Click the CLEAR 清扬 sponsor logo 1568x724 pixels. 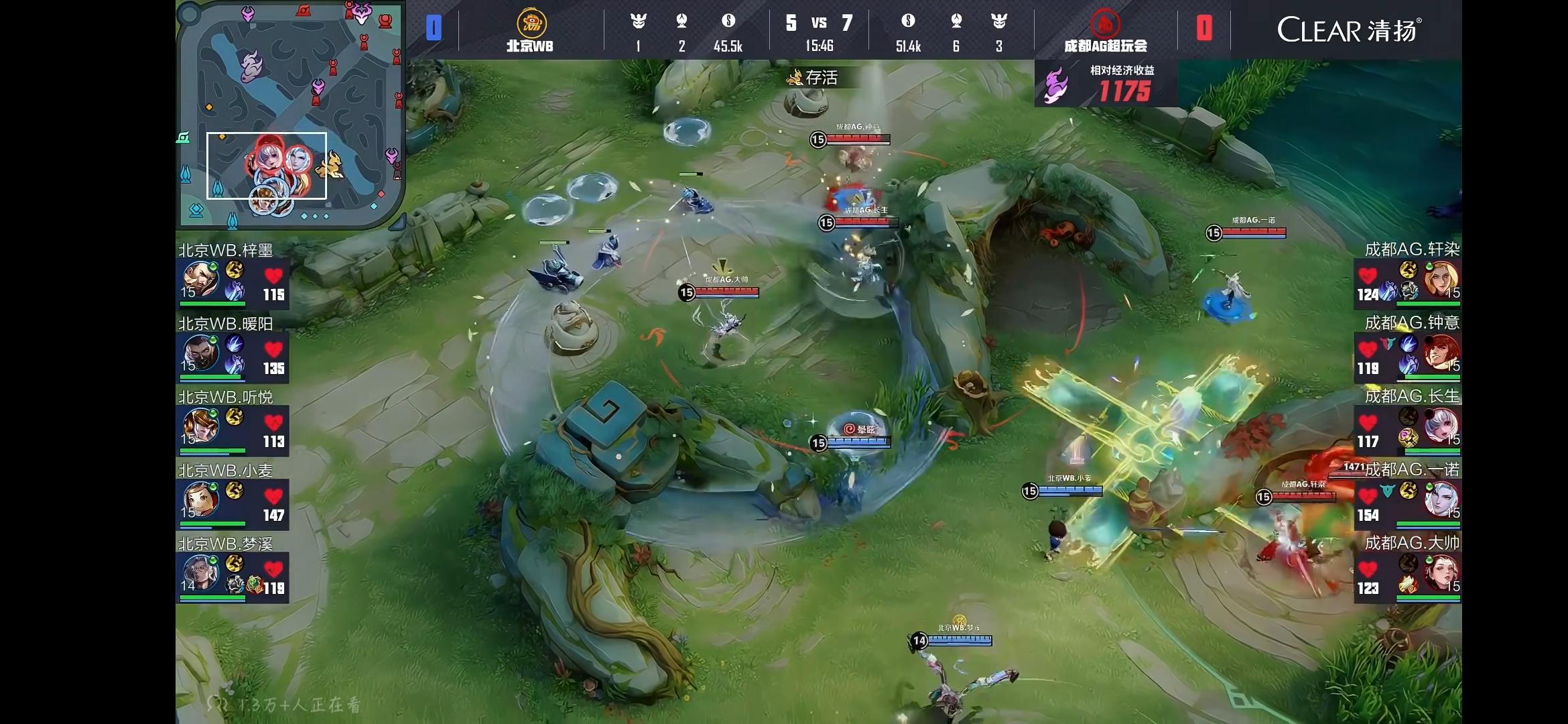(1348, 30)
